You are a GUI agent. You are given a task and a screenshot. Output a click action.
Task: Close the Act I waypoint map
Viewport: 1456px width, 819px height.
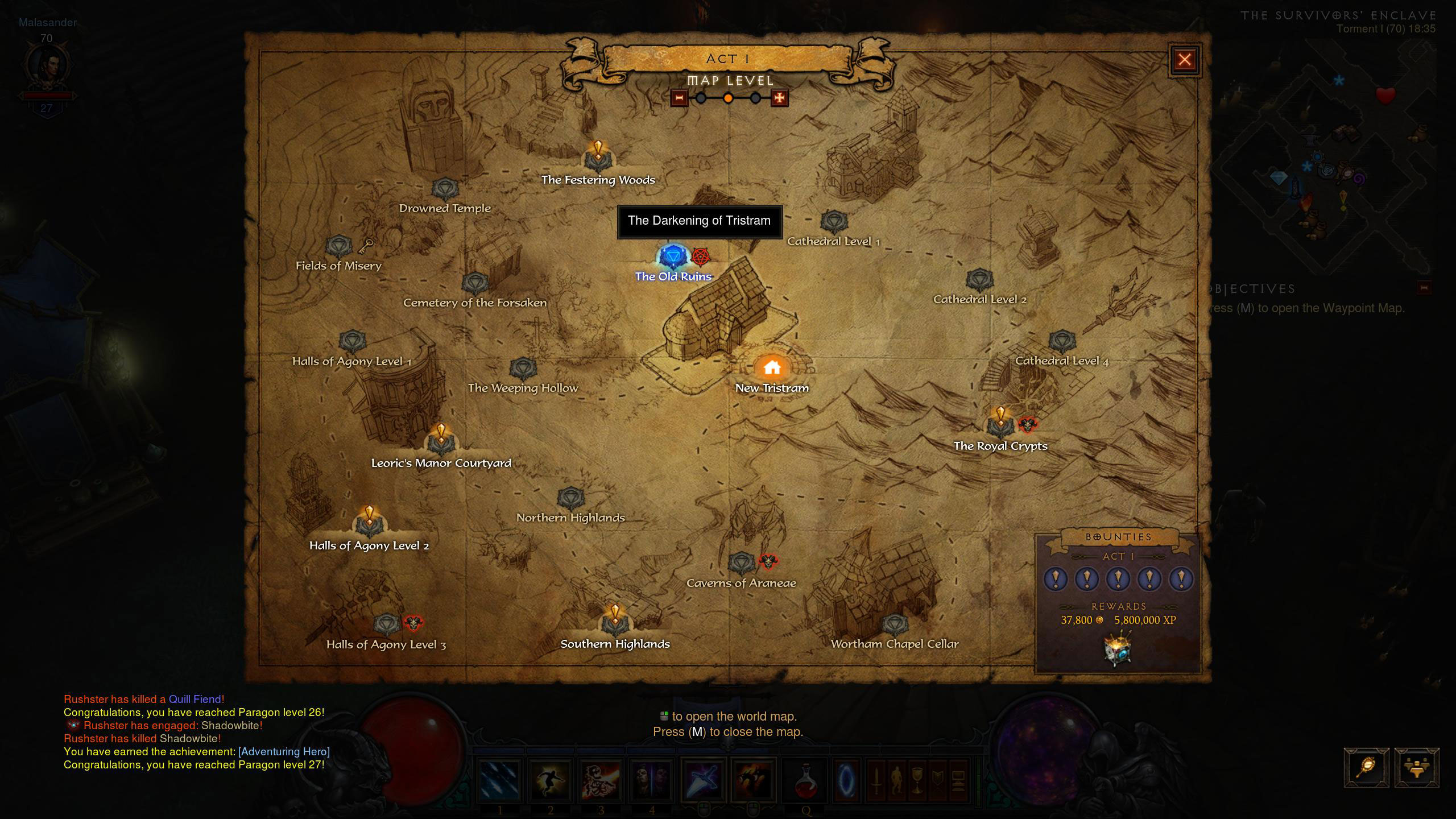click(1184, 60)
